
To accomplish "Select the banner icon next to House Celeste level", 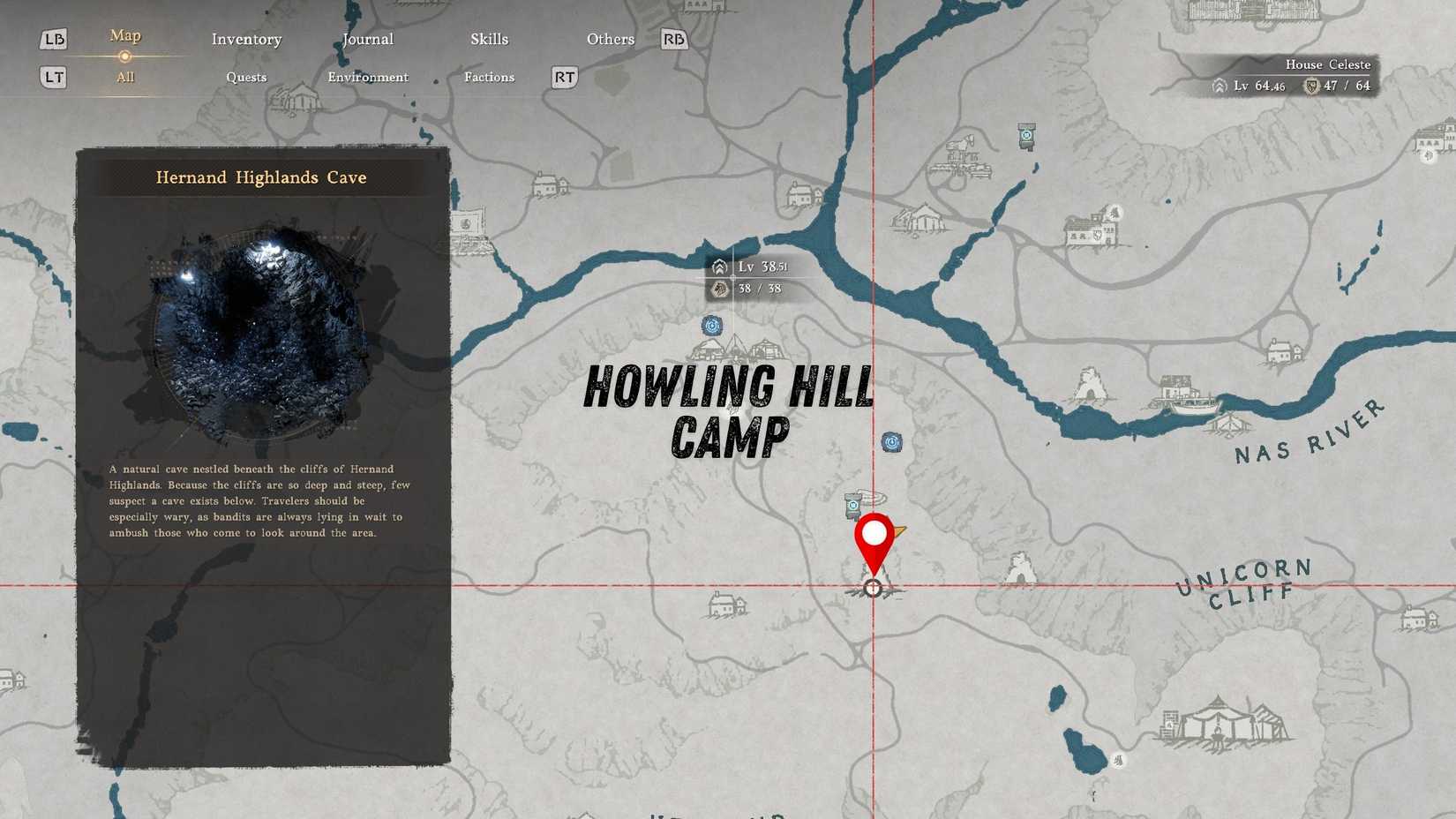I will coord(1311,86).
